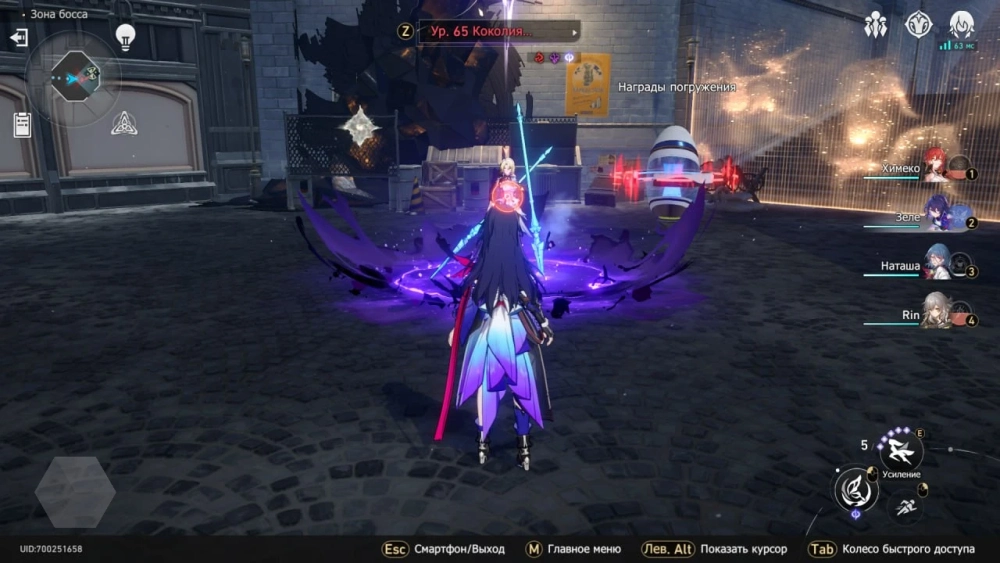Click the exit arrow icon
Viewport: 1000px width, 563px height.
pyautogui.click(x=19, y=38)
